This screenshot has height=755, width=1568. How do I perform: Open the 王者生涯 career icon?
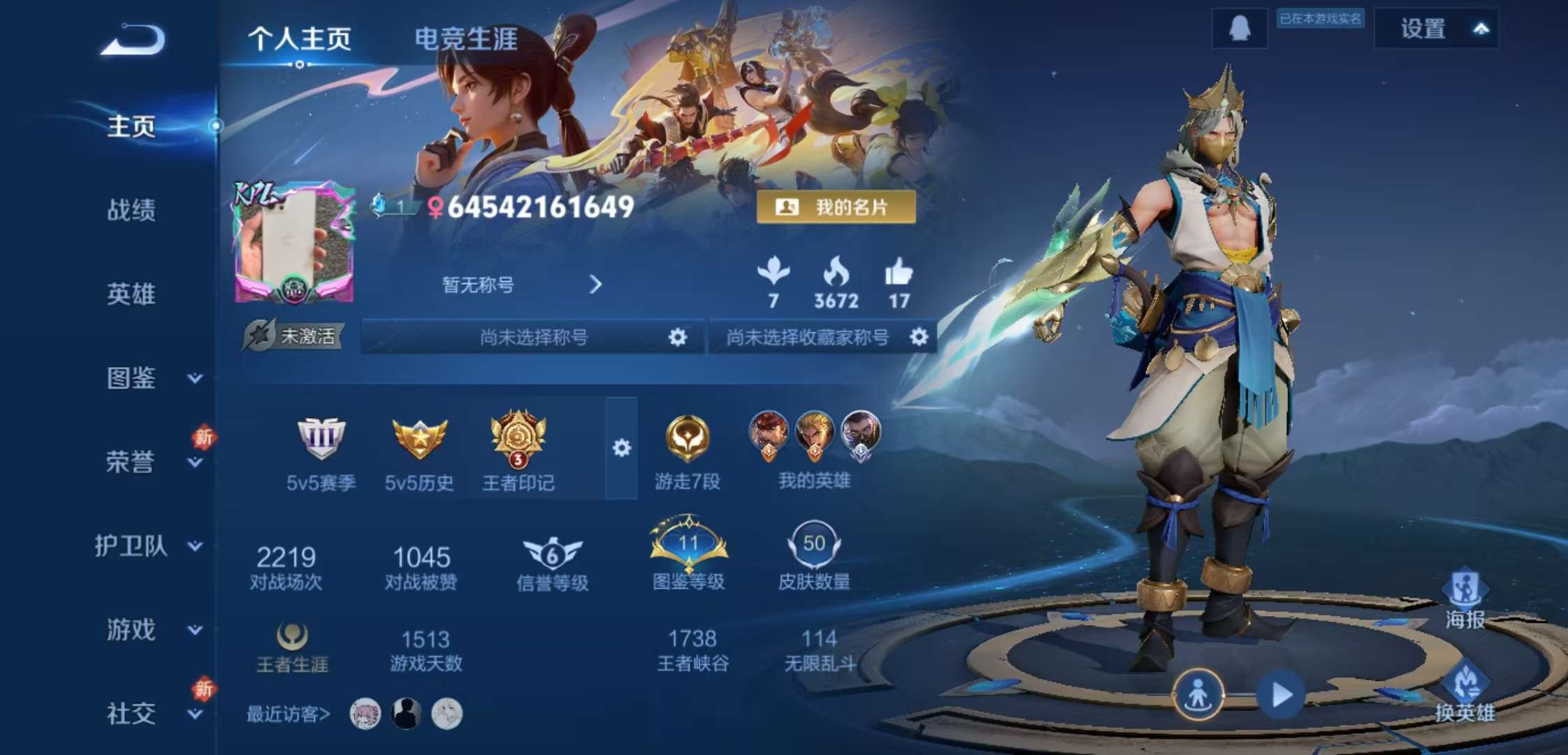click(293, 636)
